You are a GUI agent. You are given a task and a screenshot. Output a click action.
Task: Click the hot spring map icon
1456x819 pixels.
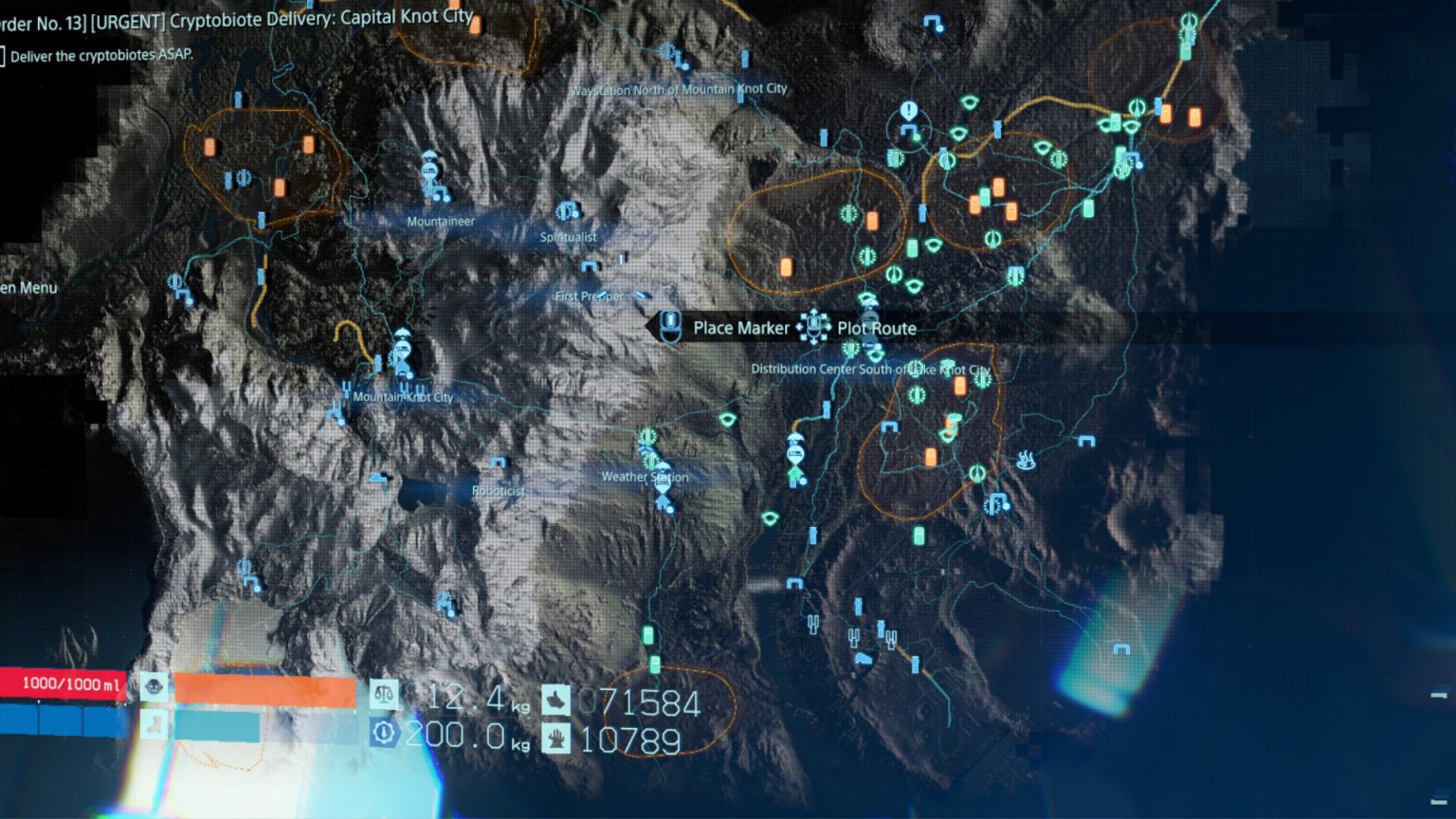(x=1025, y=461)
